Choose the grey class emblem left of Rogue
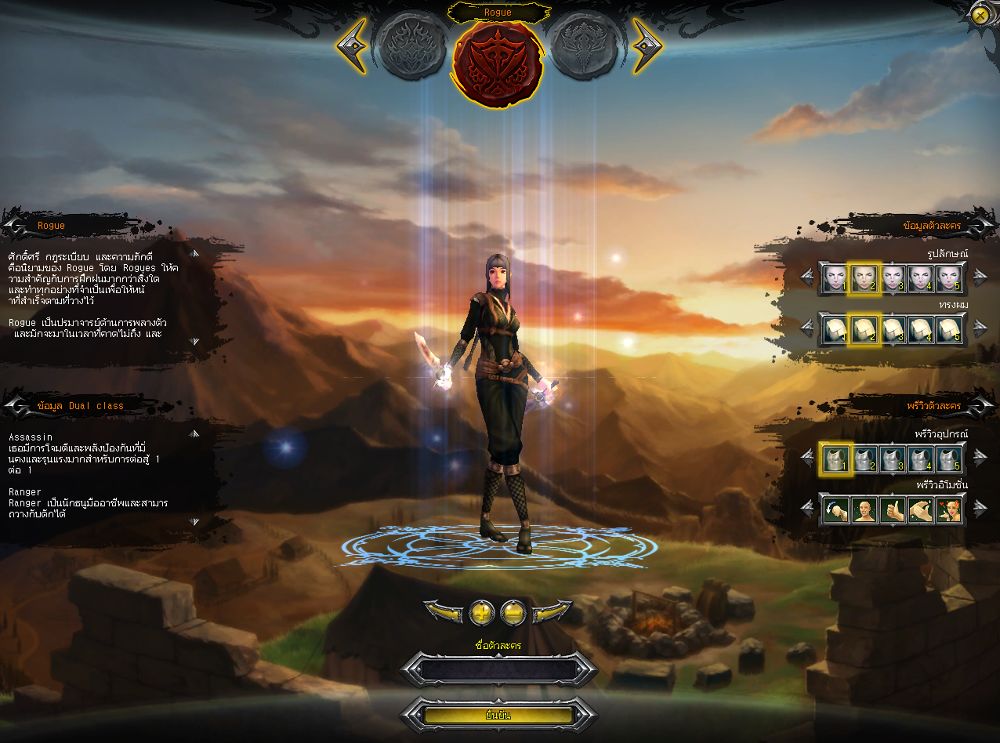1000x743 pixels. pos(410,46)
